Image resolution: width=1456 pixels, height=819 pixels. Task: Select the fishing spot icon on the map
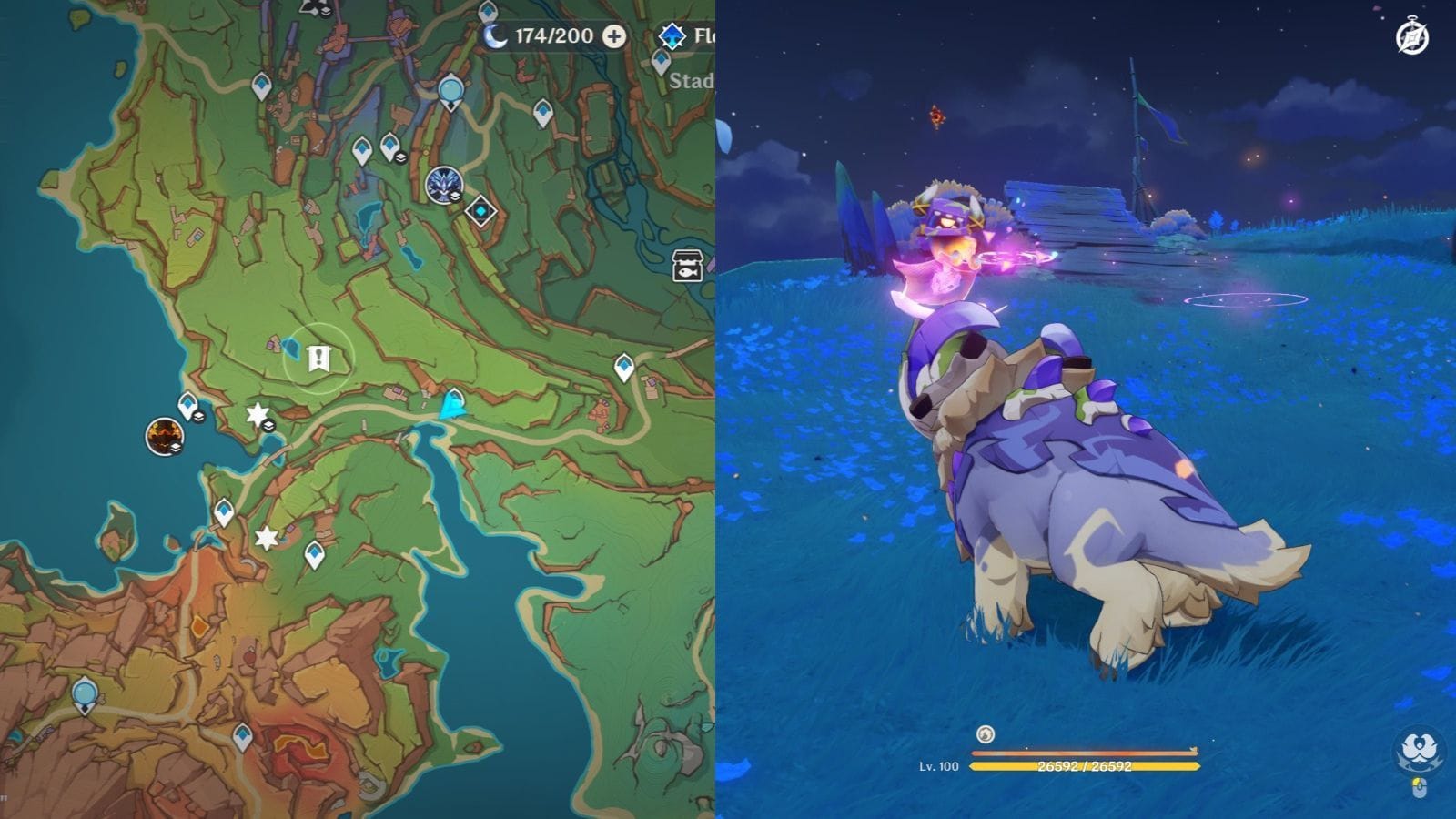(x=687, y=264)
